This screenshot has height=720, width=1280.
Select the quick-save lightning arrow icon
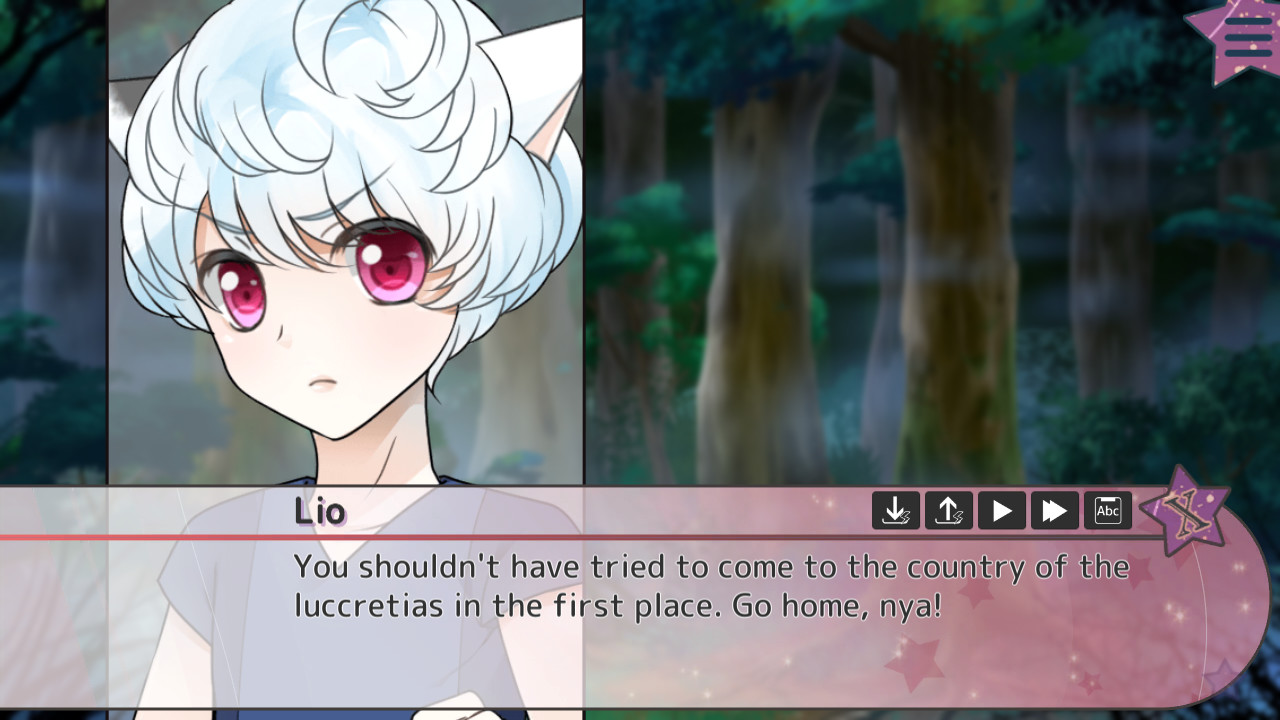(x=896, y=510)
